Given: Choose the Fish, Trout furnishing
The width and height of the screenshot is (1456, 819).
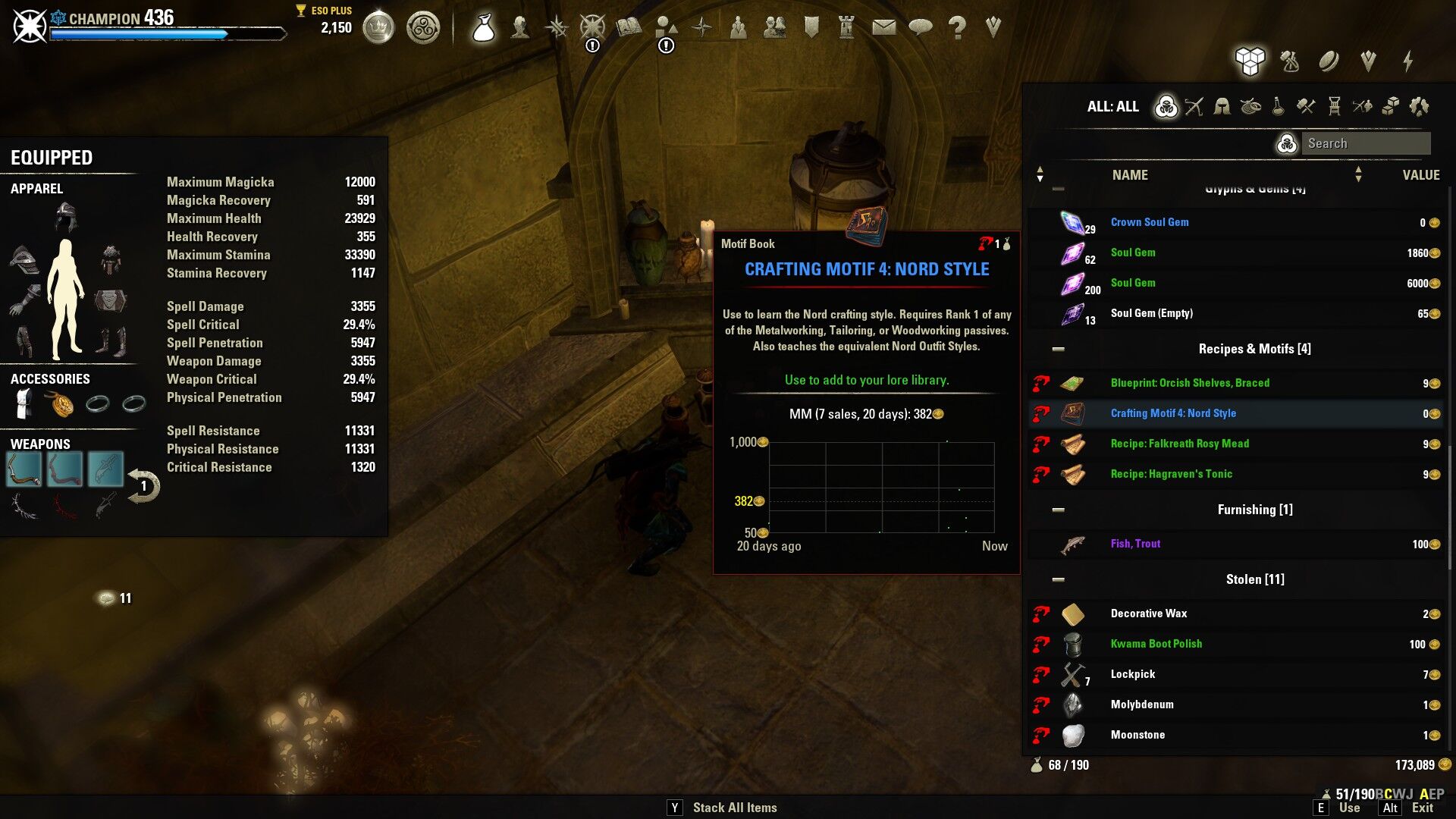Looking at the screenshot, I should (x=1135, y=544).
